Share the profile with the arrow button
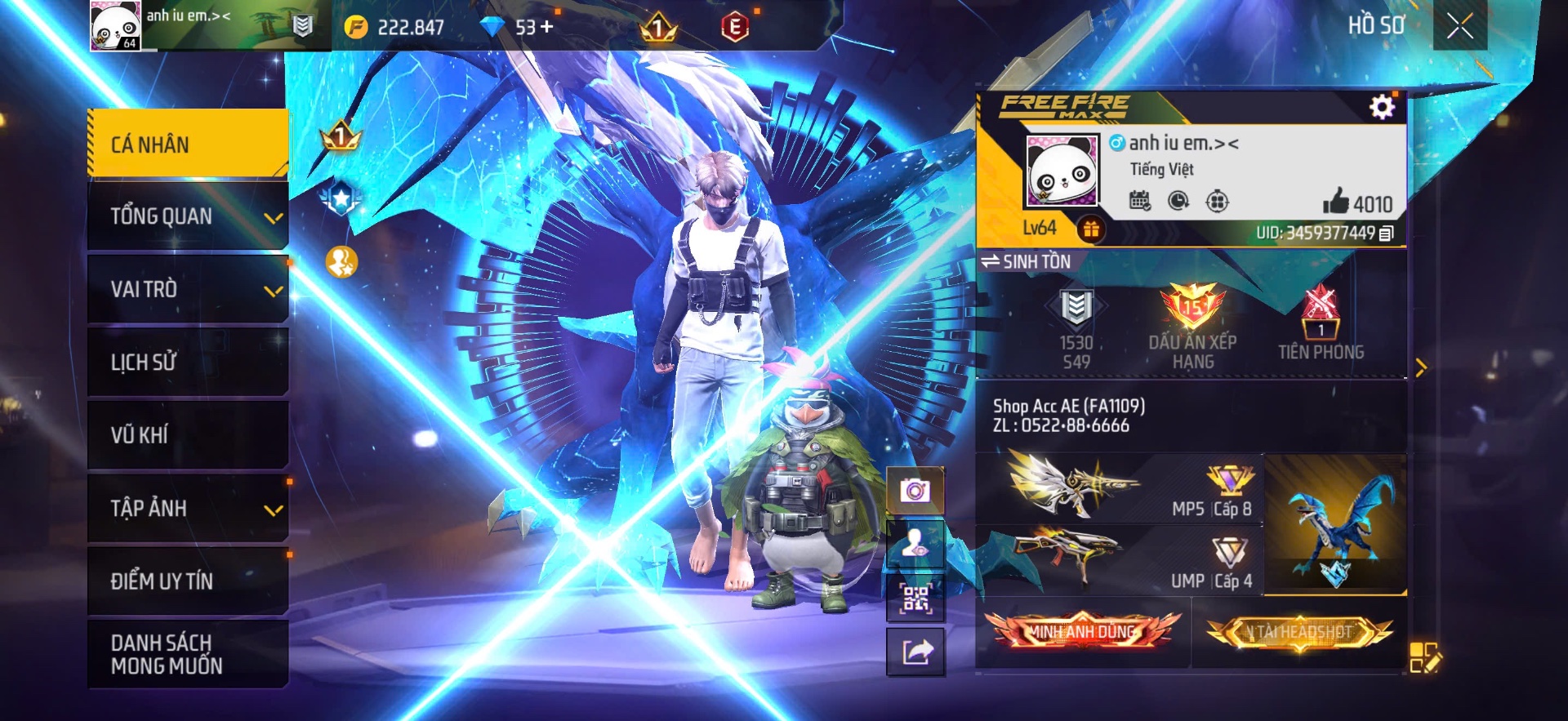 pos(915,652)
